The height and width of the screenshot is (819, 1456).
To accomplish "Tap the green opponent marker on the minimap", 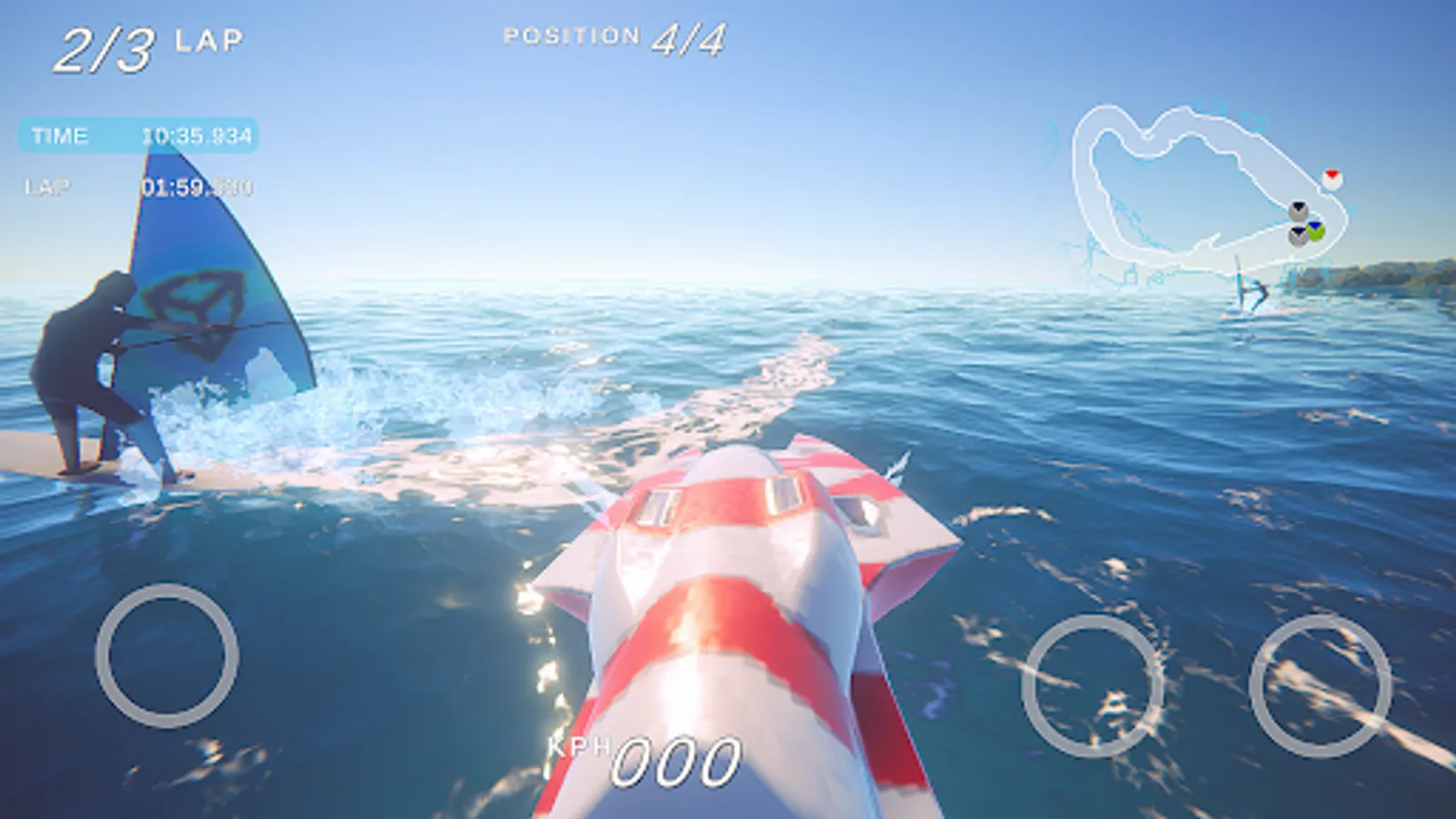I will coord(1315,231).
